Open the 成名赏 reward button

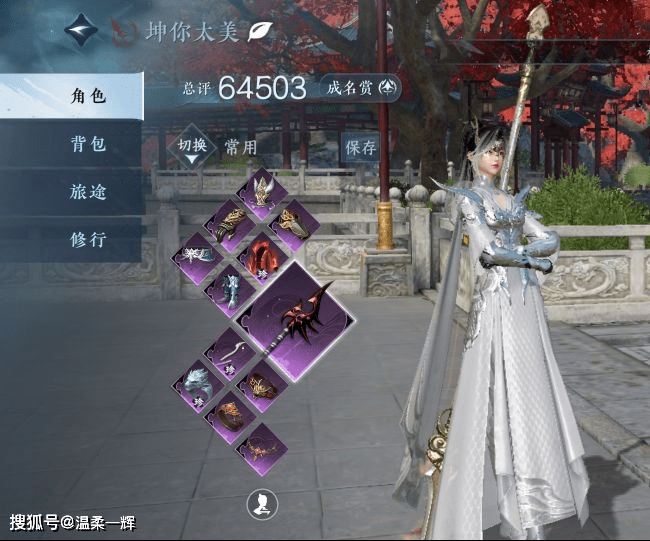pyautogui.click(x=362, y=88)
